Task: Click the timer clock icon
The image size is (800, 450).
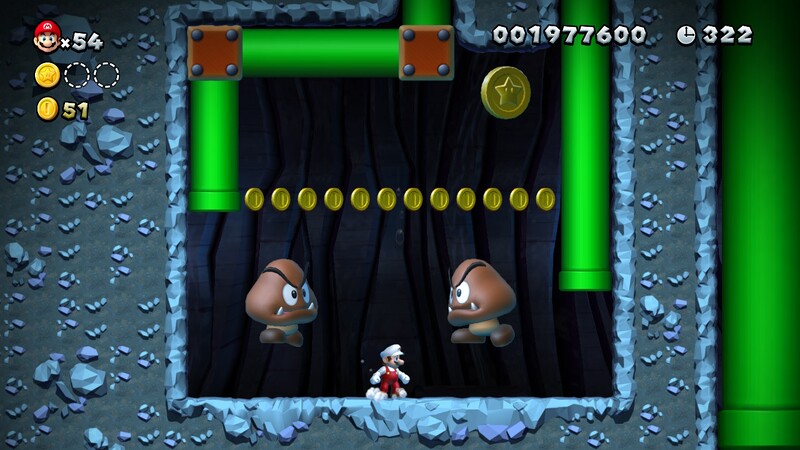Action: [x=685, y=35]
